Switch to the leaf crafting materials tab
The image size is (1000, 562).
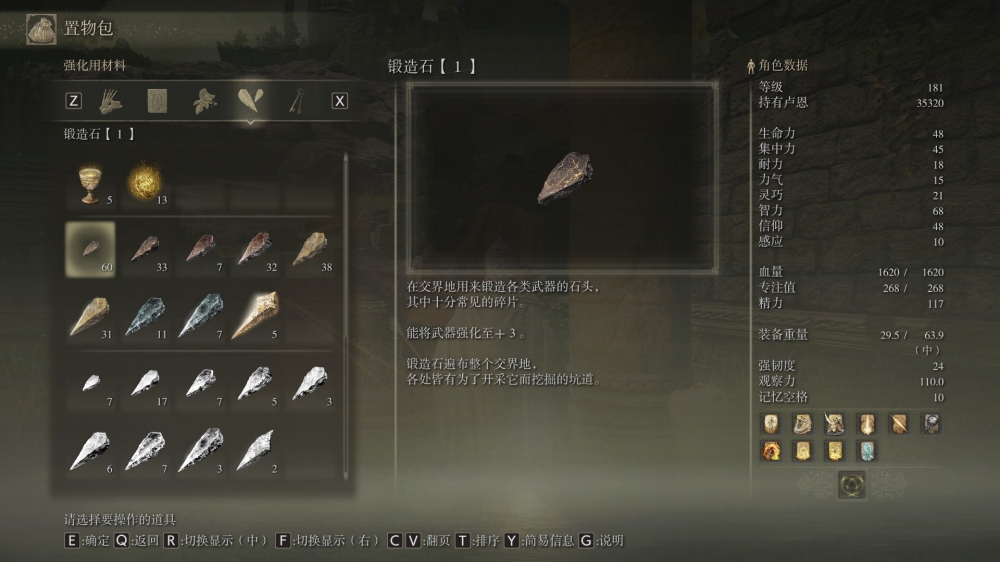coord(205,100)
